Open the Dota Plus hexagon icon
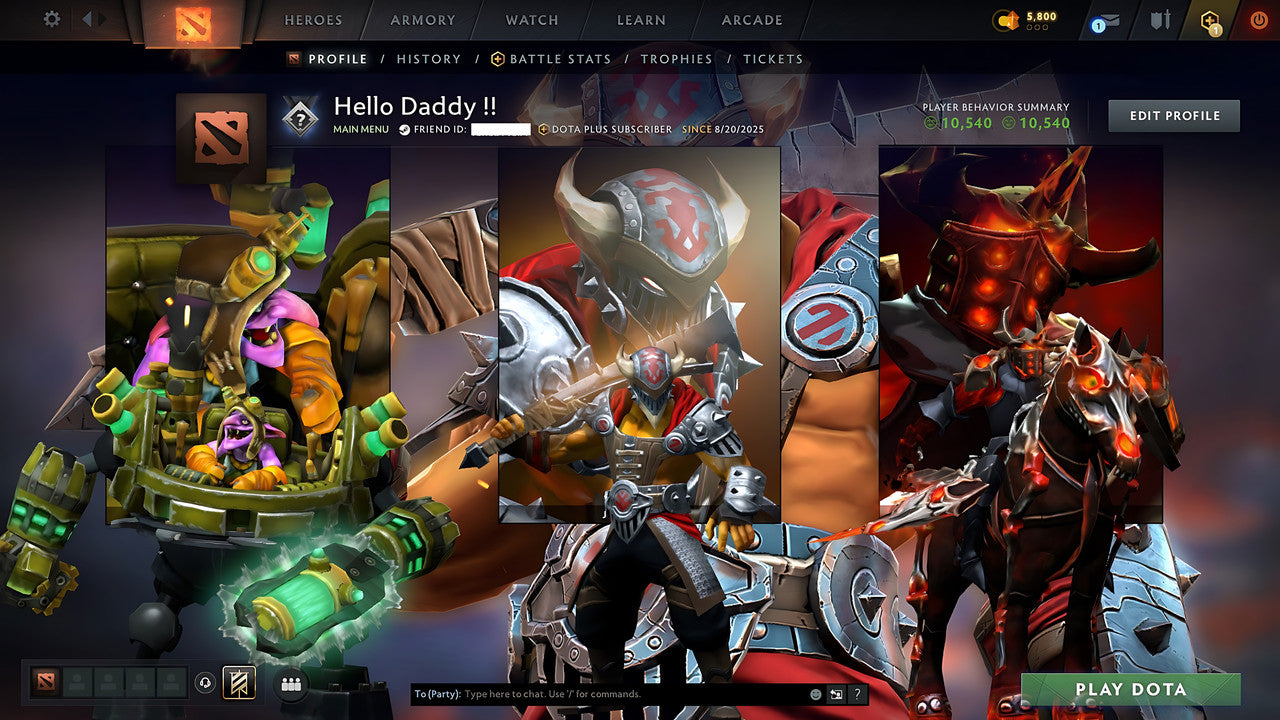Image resolution: width=1280 pixels, height=720 pixels. pyautogui.click(x=1209, y=20)
